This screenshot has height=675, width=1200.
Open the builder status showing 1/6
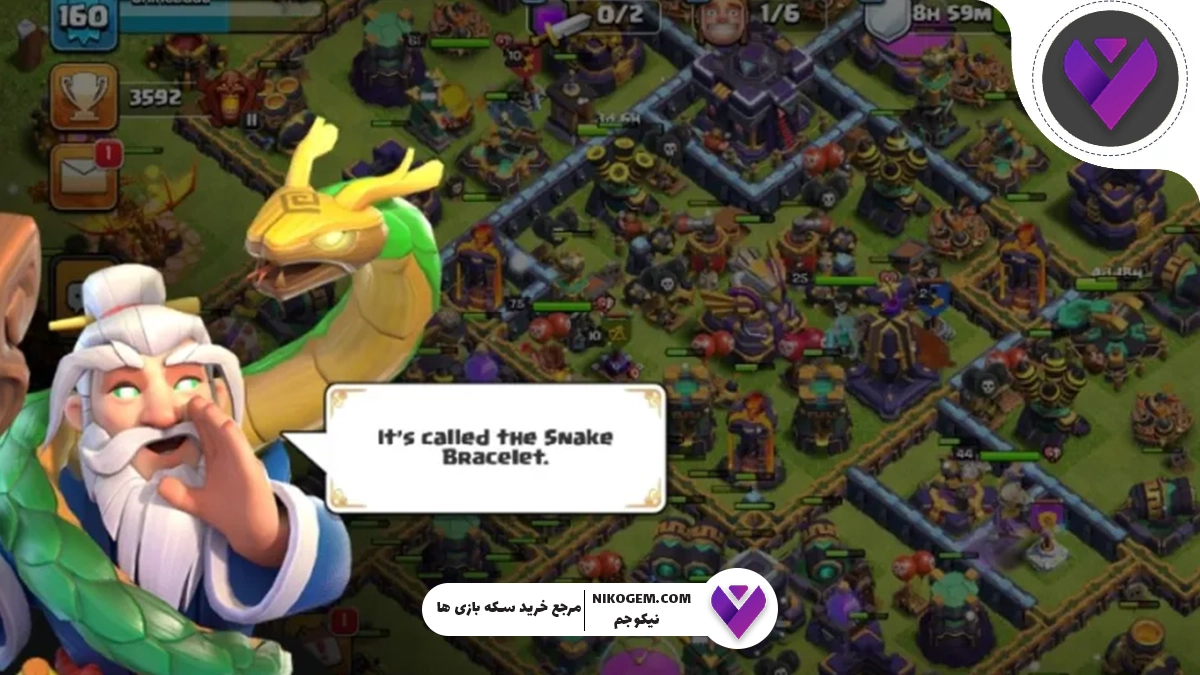[x=760, y=16]
